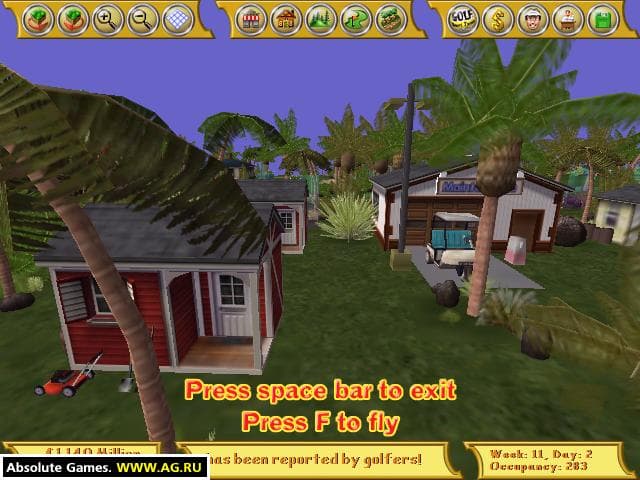Open the striped-awning shop buildings menu
640x480 pixels.
(252, 19)
